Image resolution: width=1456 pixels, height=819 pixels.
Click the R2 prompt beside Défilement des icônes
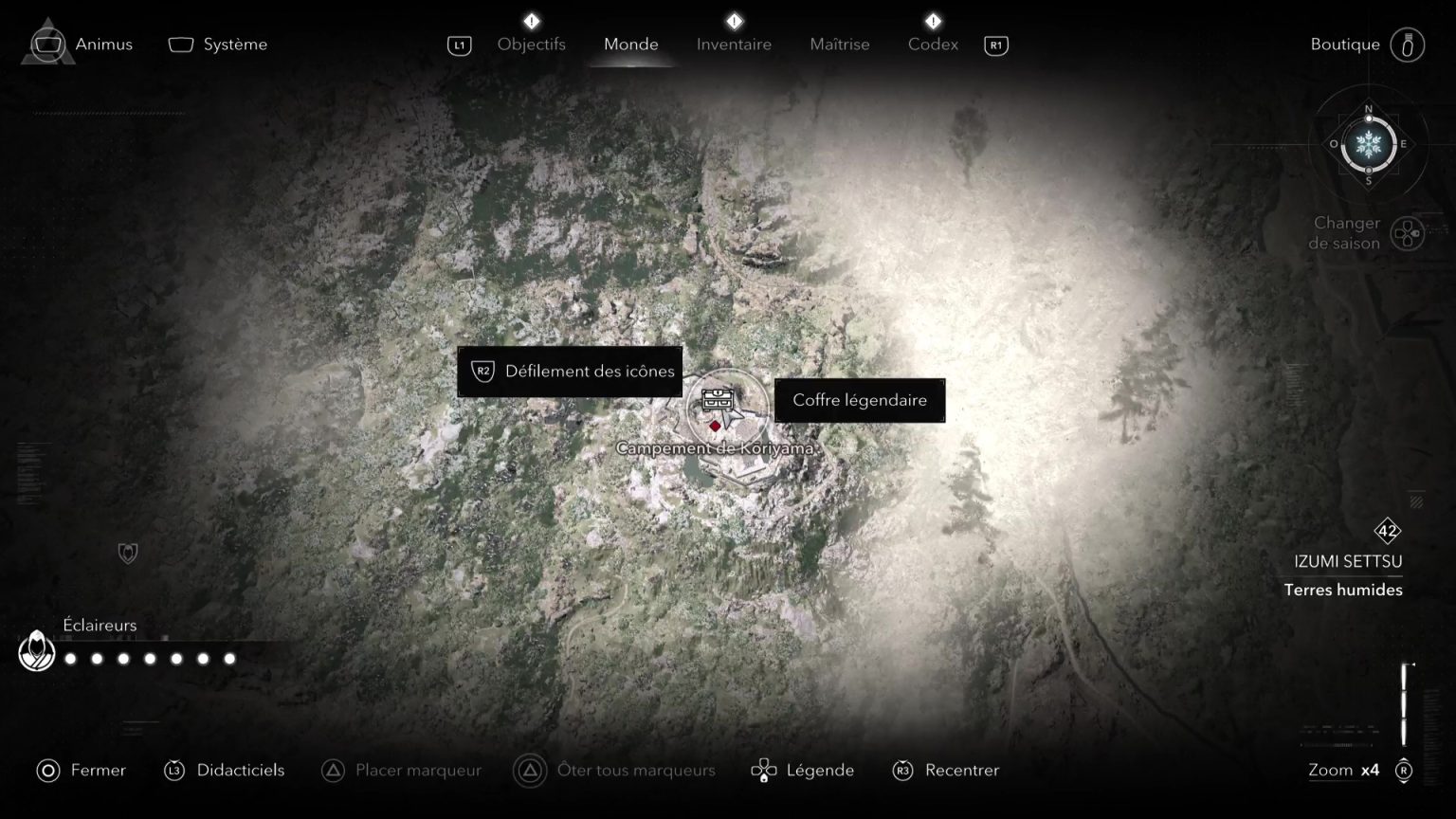pos(482,372)
